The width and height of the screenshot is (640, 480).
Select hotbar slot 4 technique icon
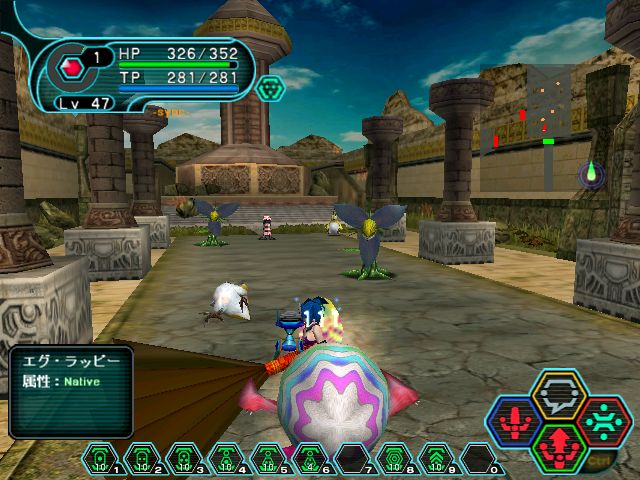227,459
